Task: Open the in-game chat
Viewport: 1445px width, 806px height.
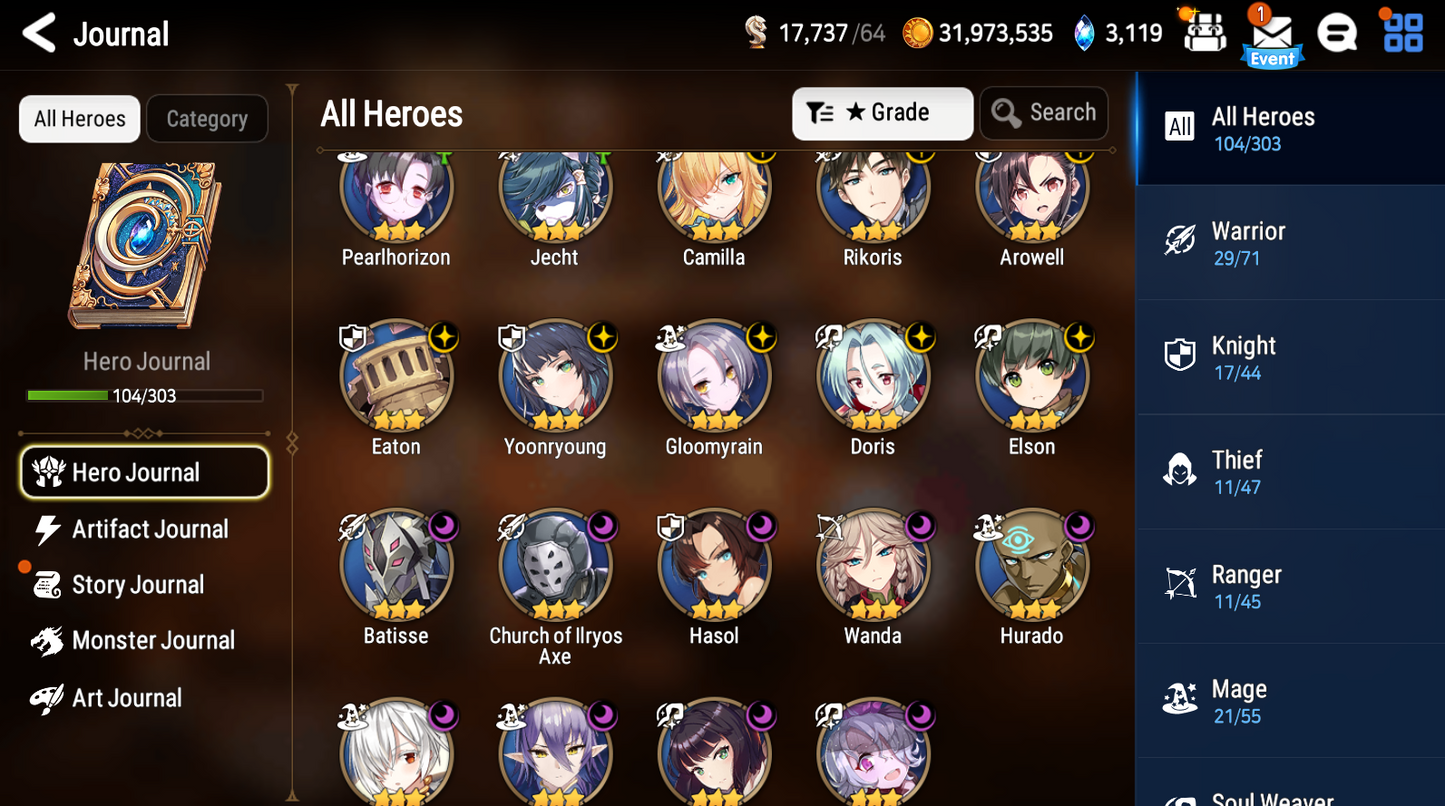Action: pyautogui.click(x=1337, y=32)
